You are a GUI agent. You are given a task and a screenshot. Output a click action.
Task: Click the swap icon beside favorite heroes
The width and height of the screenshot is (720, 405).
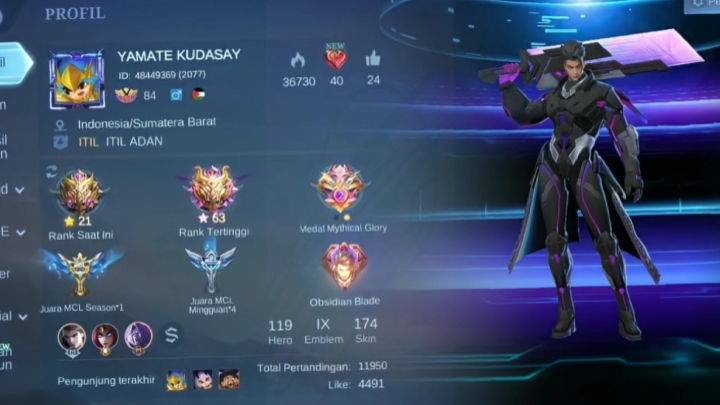[172, 336]
